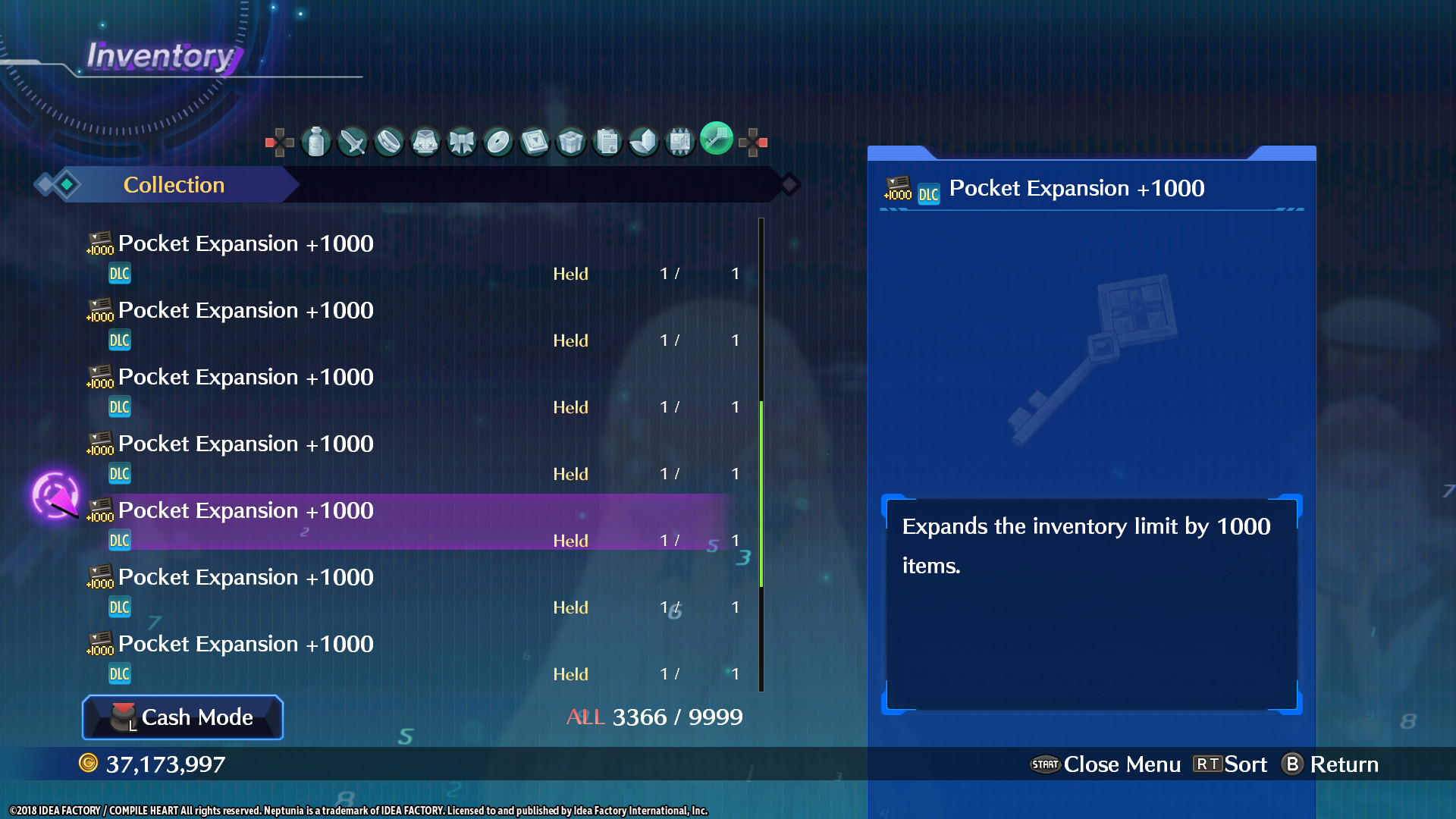Select the crystal materials category icon
The height and width of the screenshot is (819, 1456).
[x=644, y=141]
